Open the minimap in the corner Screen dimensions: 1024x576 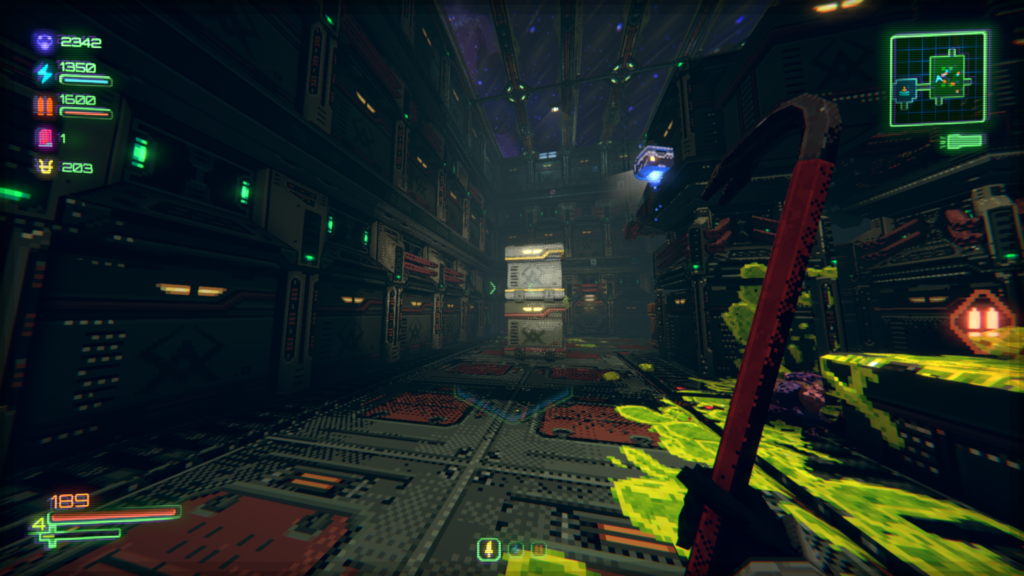[x=938, y=79]
